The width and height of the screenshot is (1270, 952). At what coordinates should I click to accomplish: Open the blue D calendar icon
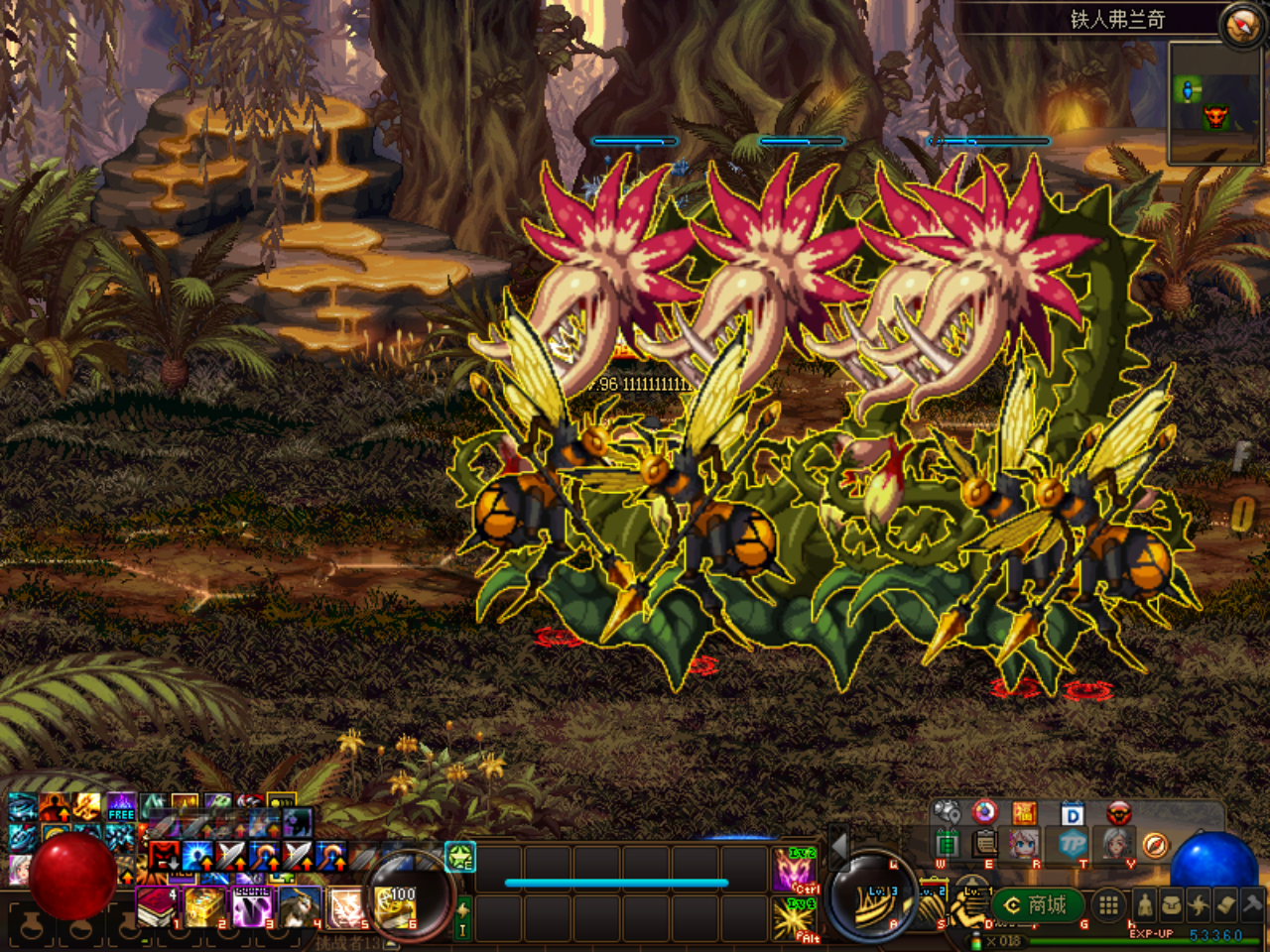(1072, 814)
